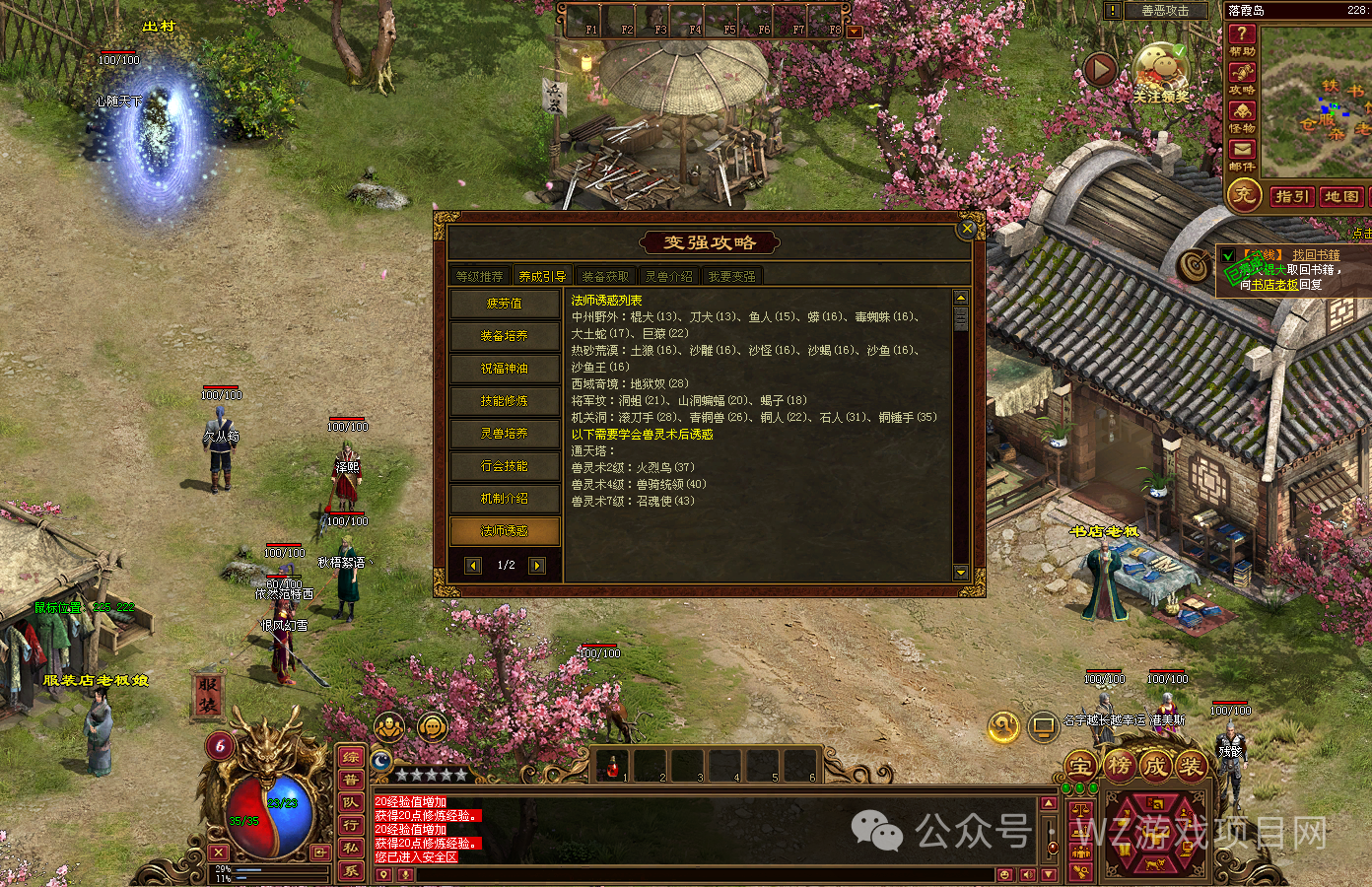Toggle the moon icon near the star rating
This screenshot has width=1372, height=887.
click(380, 760)
